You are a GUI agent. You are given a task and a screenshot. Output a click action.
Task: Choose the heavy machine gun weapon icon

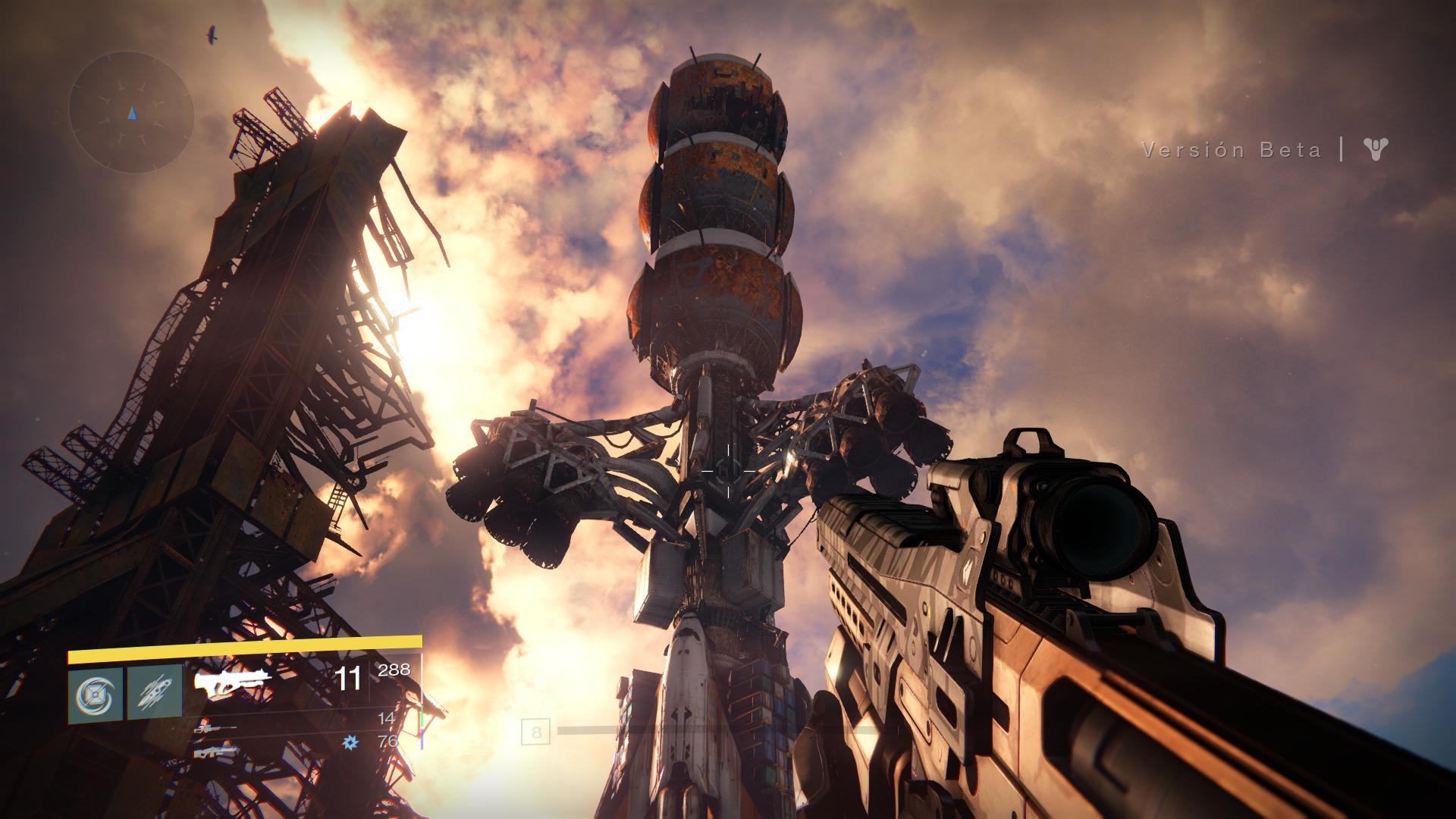215,753
